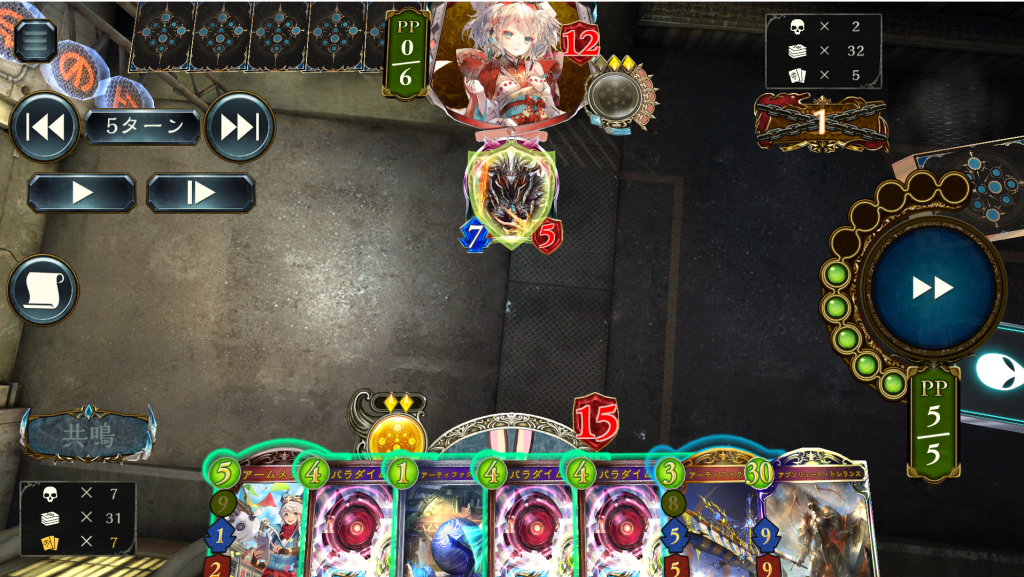Step the replay forward one action
1024x577 pixels.
[x=201, y=193]
